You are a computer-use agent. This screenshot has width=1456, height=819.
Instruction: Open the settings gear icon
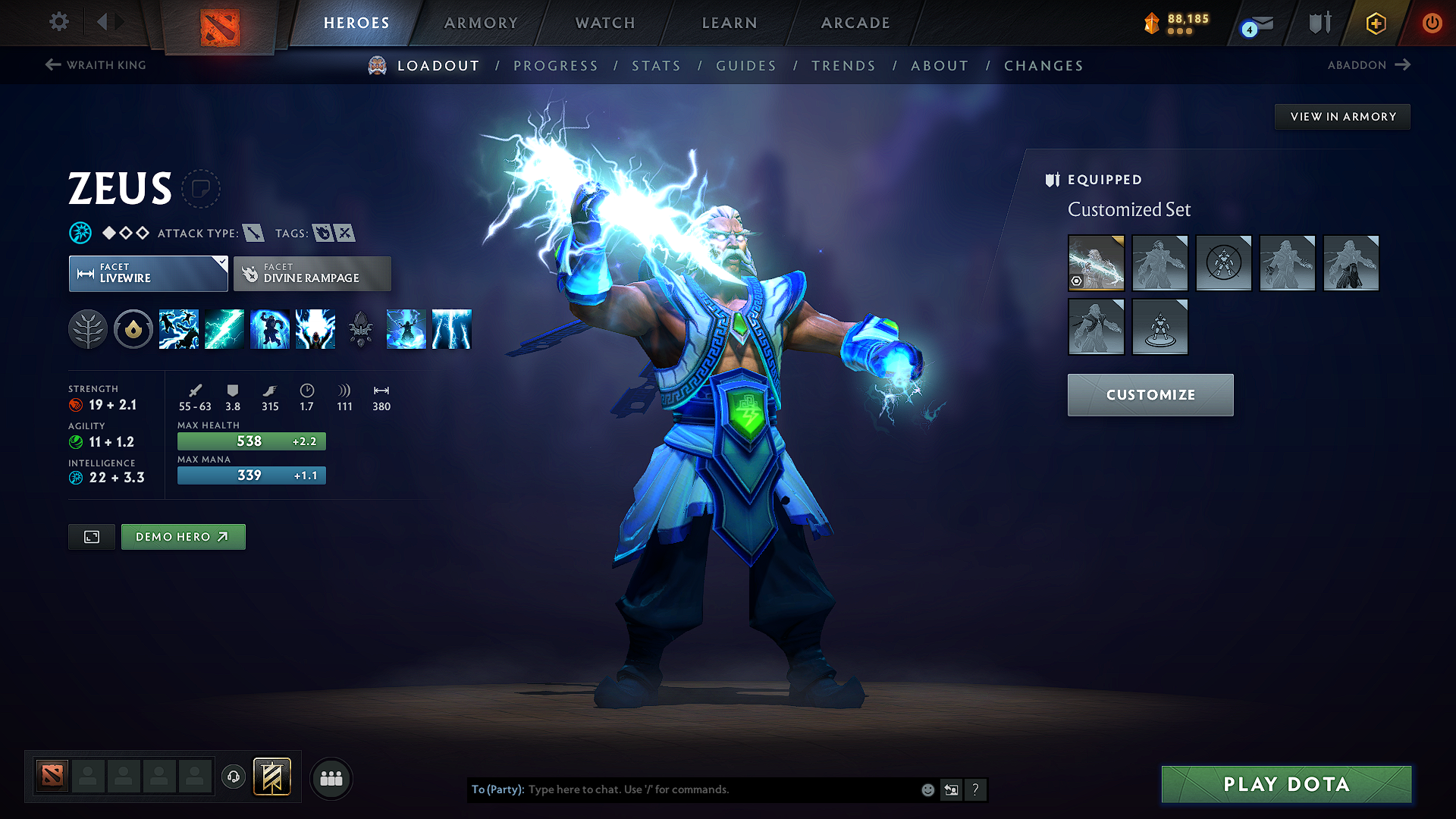pyautogui.click(x=58, y=22)
